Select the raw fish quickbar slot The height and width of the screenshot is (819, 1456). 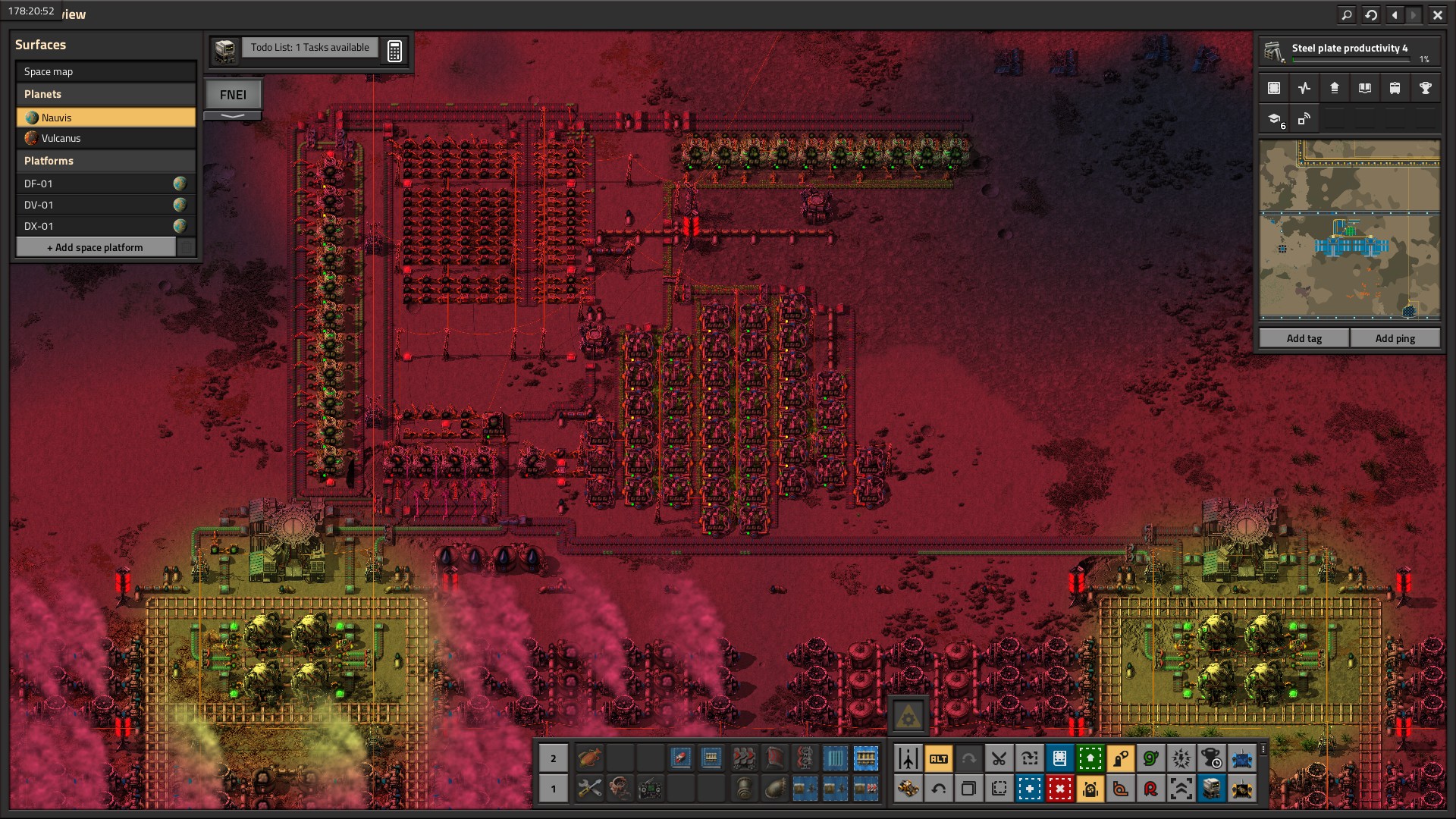[x=589, y=758]
